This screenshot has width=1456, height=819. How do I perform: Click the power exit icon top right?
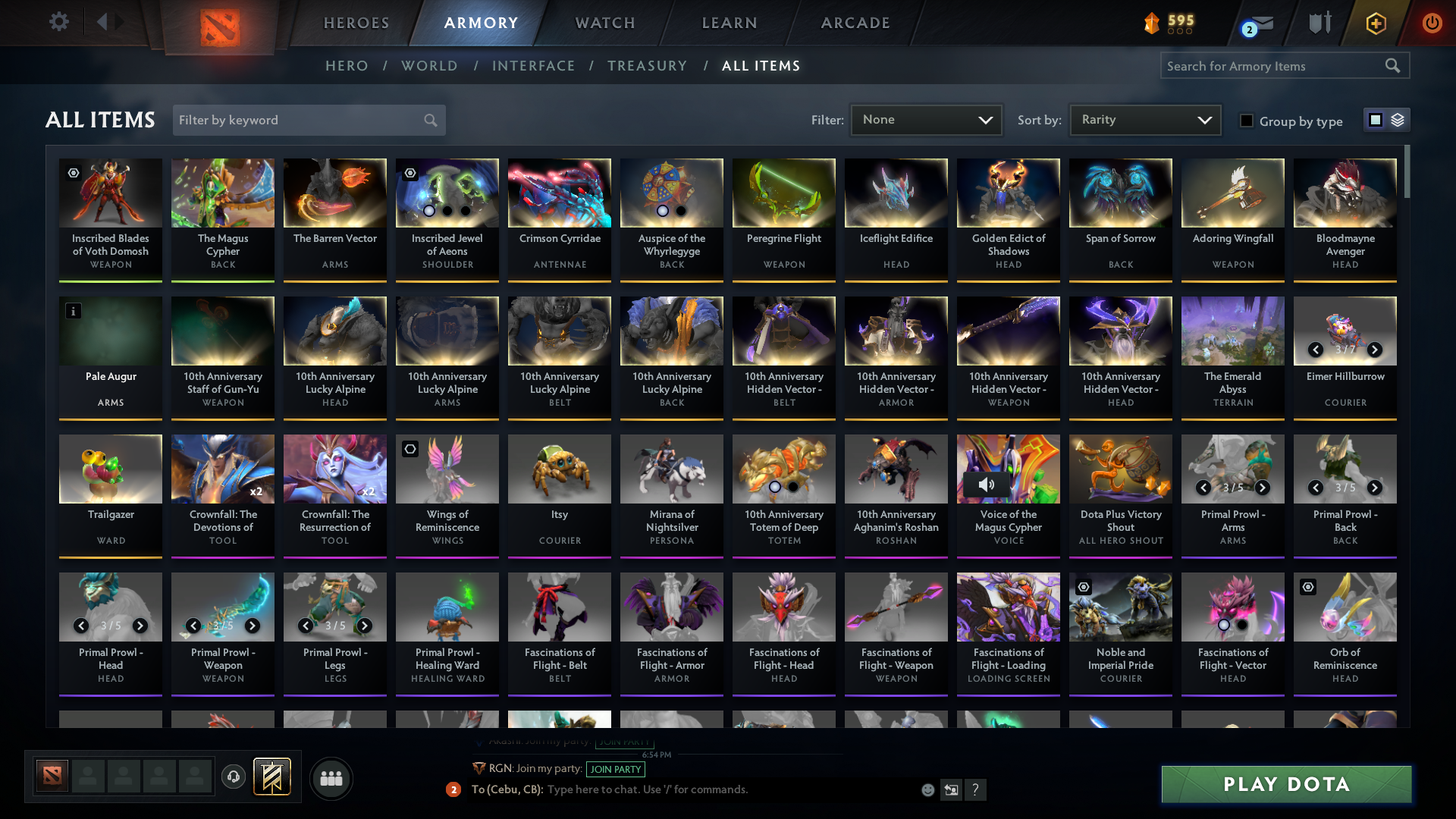click(x=1432, y=23)
